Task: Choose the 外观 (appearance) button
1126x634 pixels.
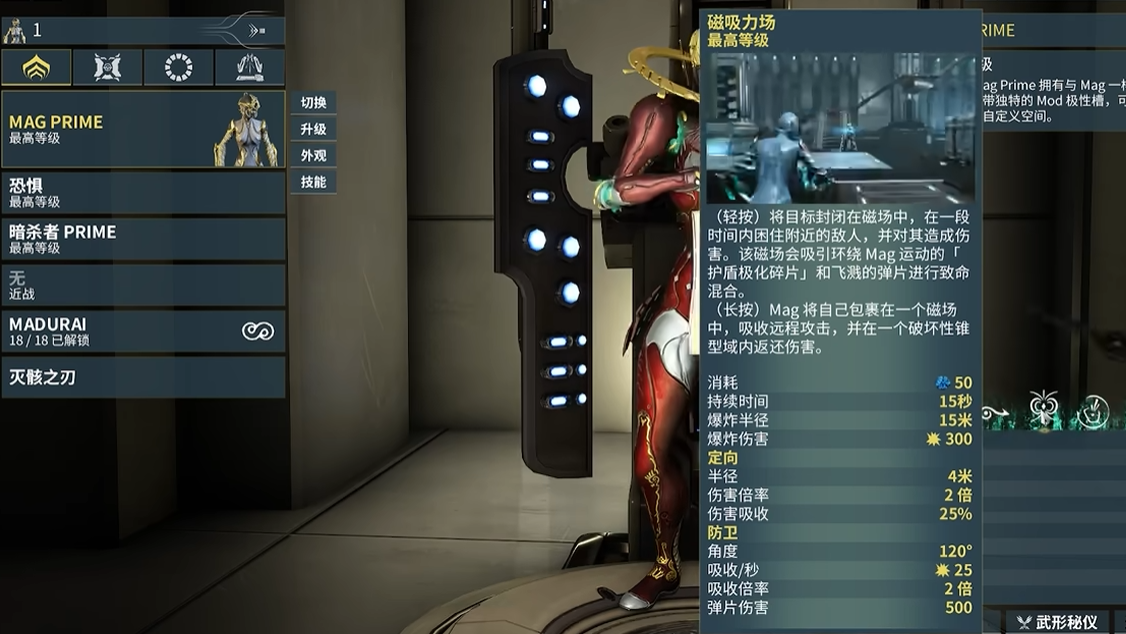Action: pyautogui.click(x=313, y=155)
